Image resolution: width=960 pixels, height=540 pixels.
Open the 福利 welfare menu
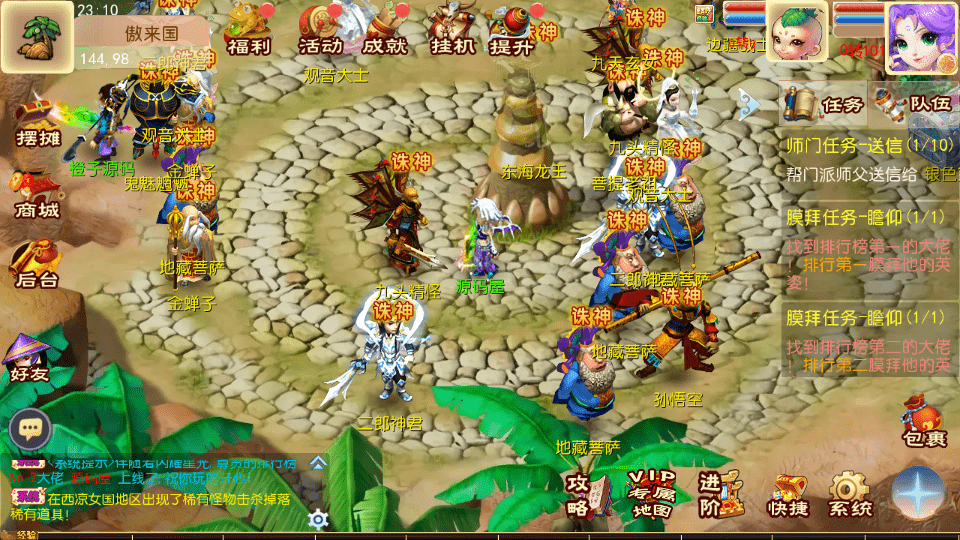coord(248,30)
